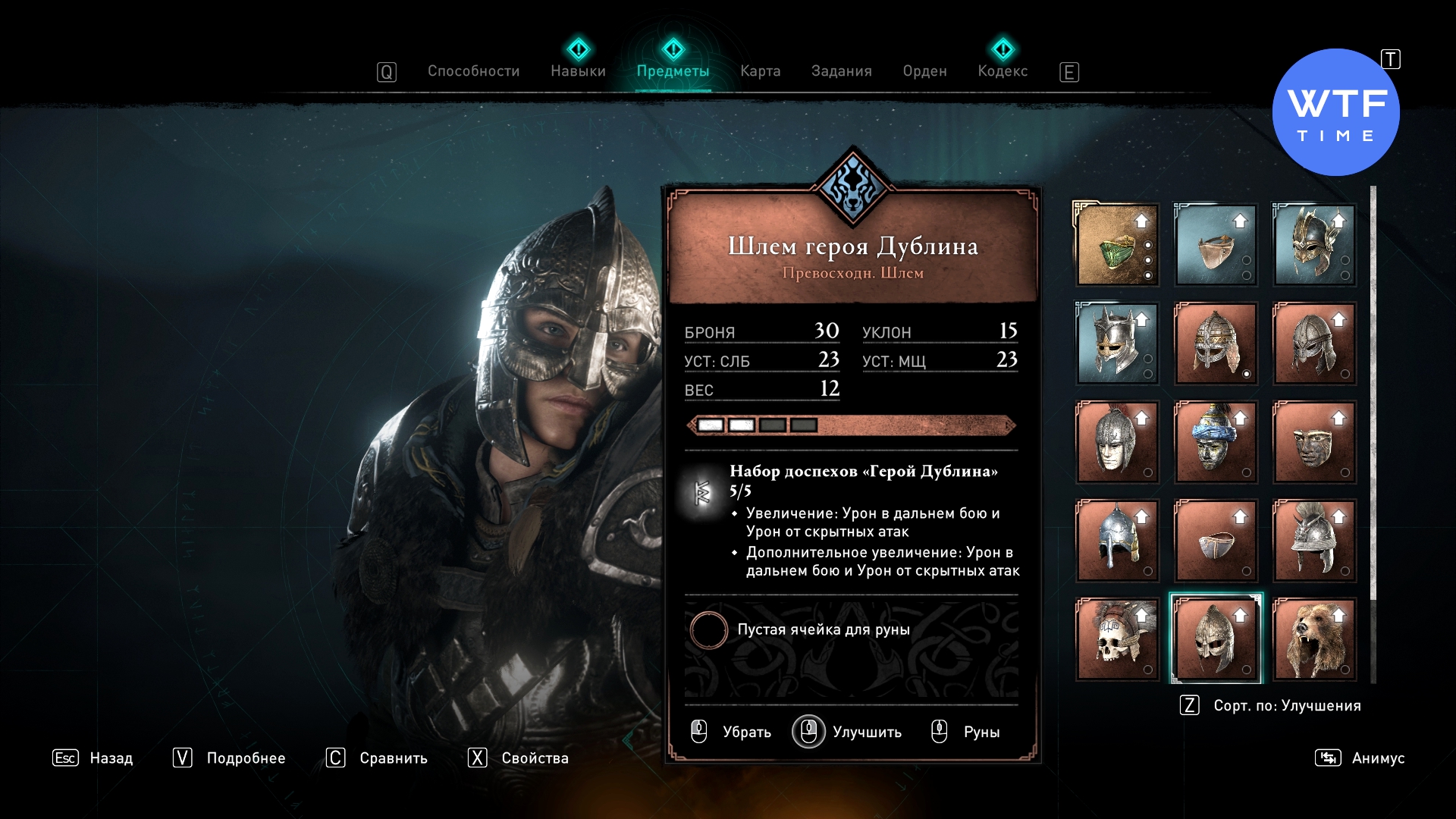This screenshot has height=819, width=1456.
Task: Open the Карта tab
Action: pyautogui.click(x=760, y=71)
